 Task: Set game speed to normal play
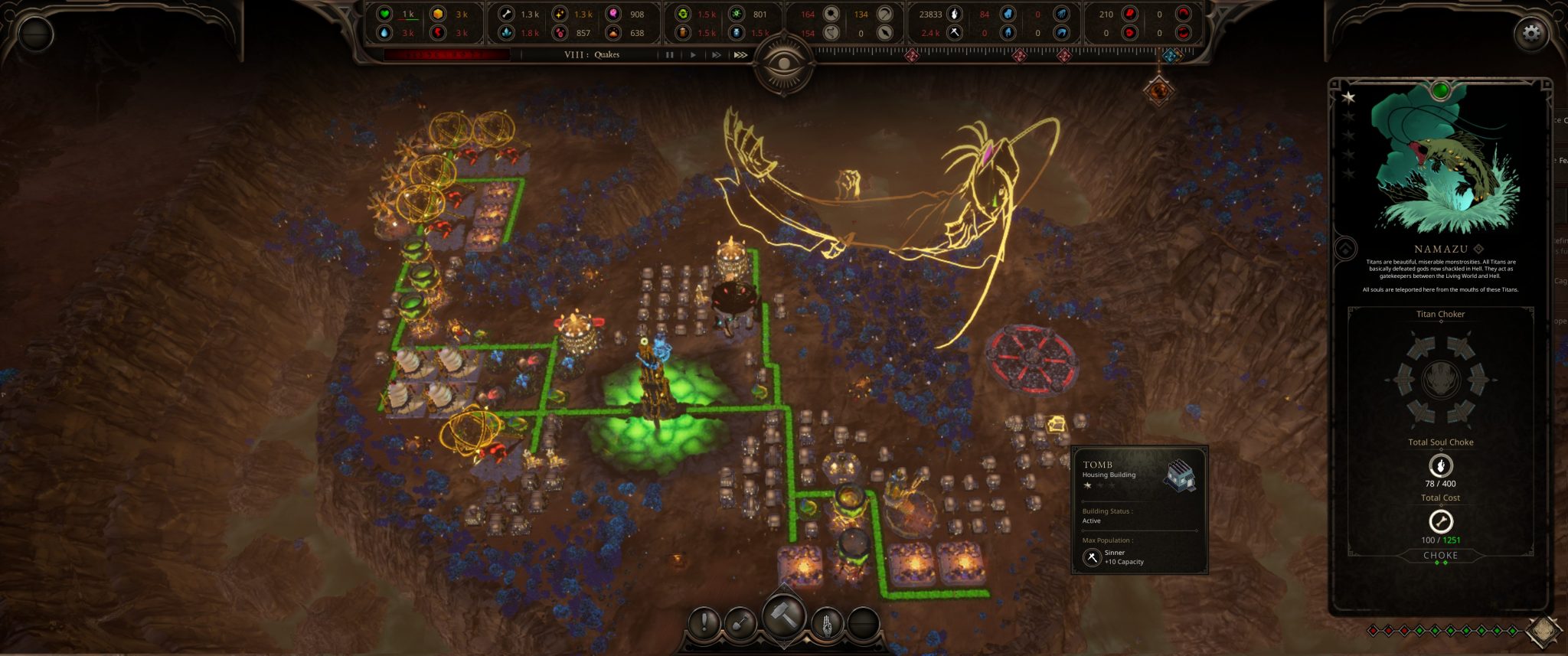(693, 55)
